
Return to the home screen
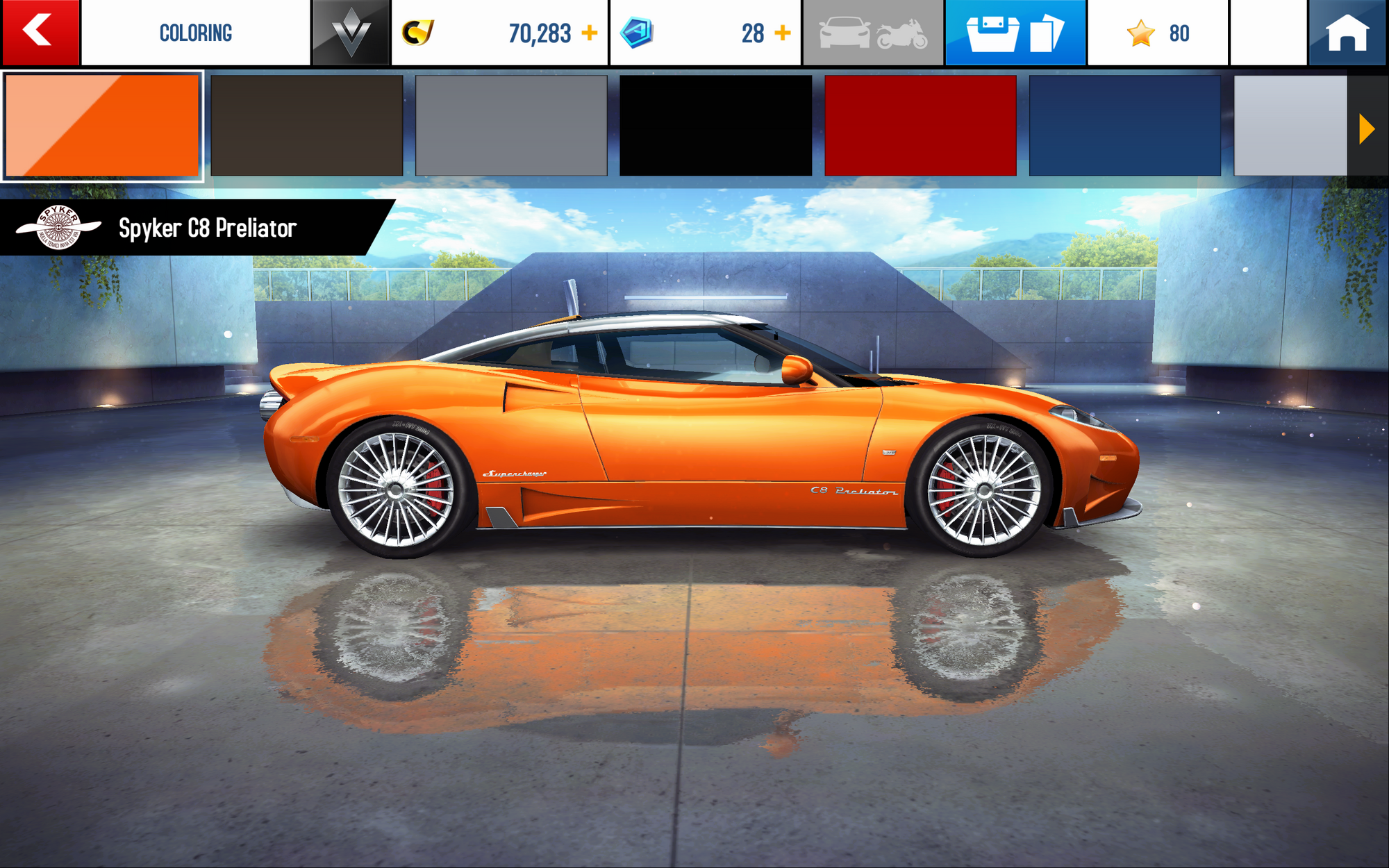coord(1347,33)
